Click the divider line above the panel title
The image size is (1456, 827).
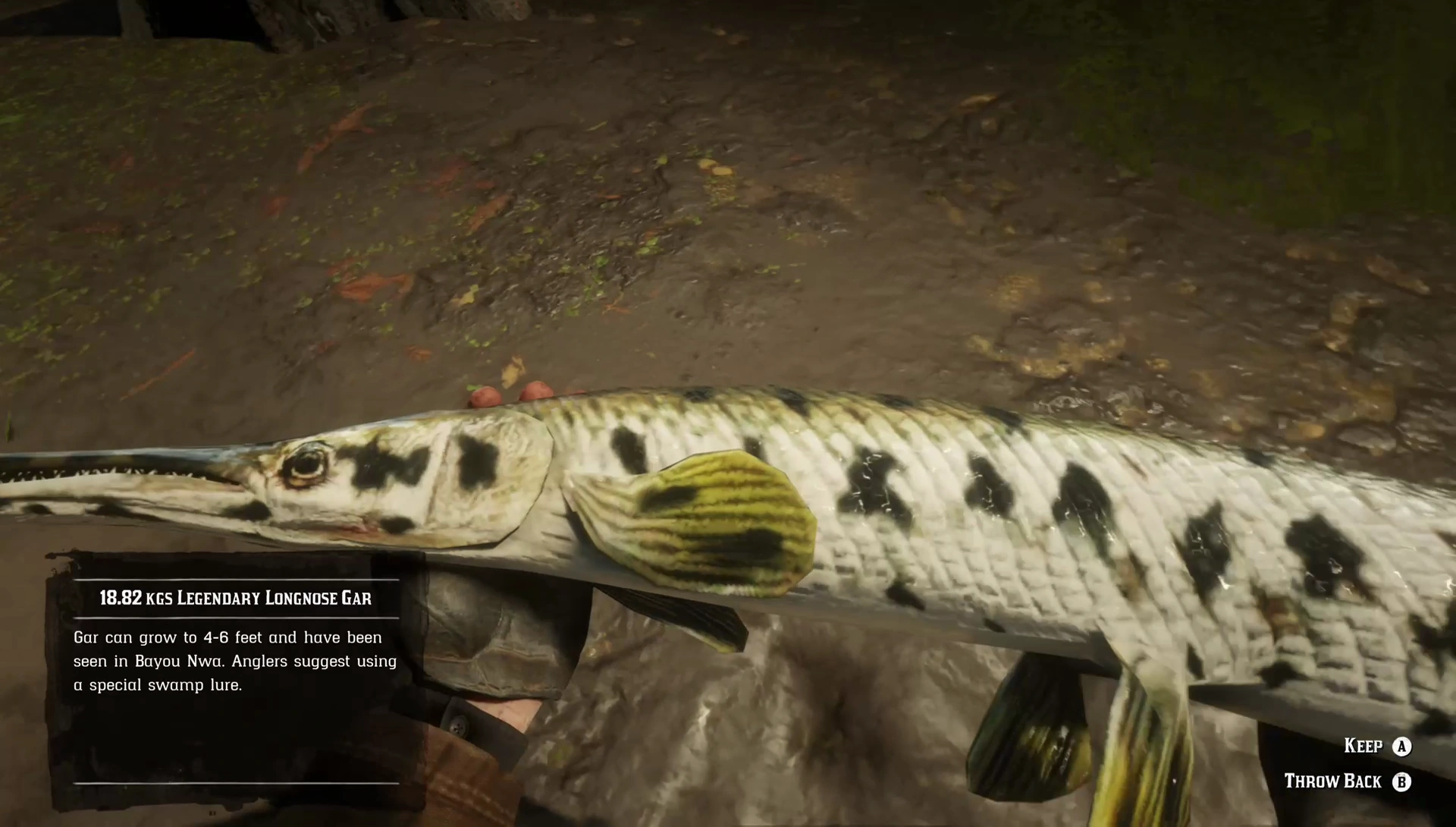point(235,580)
